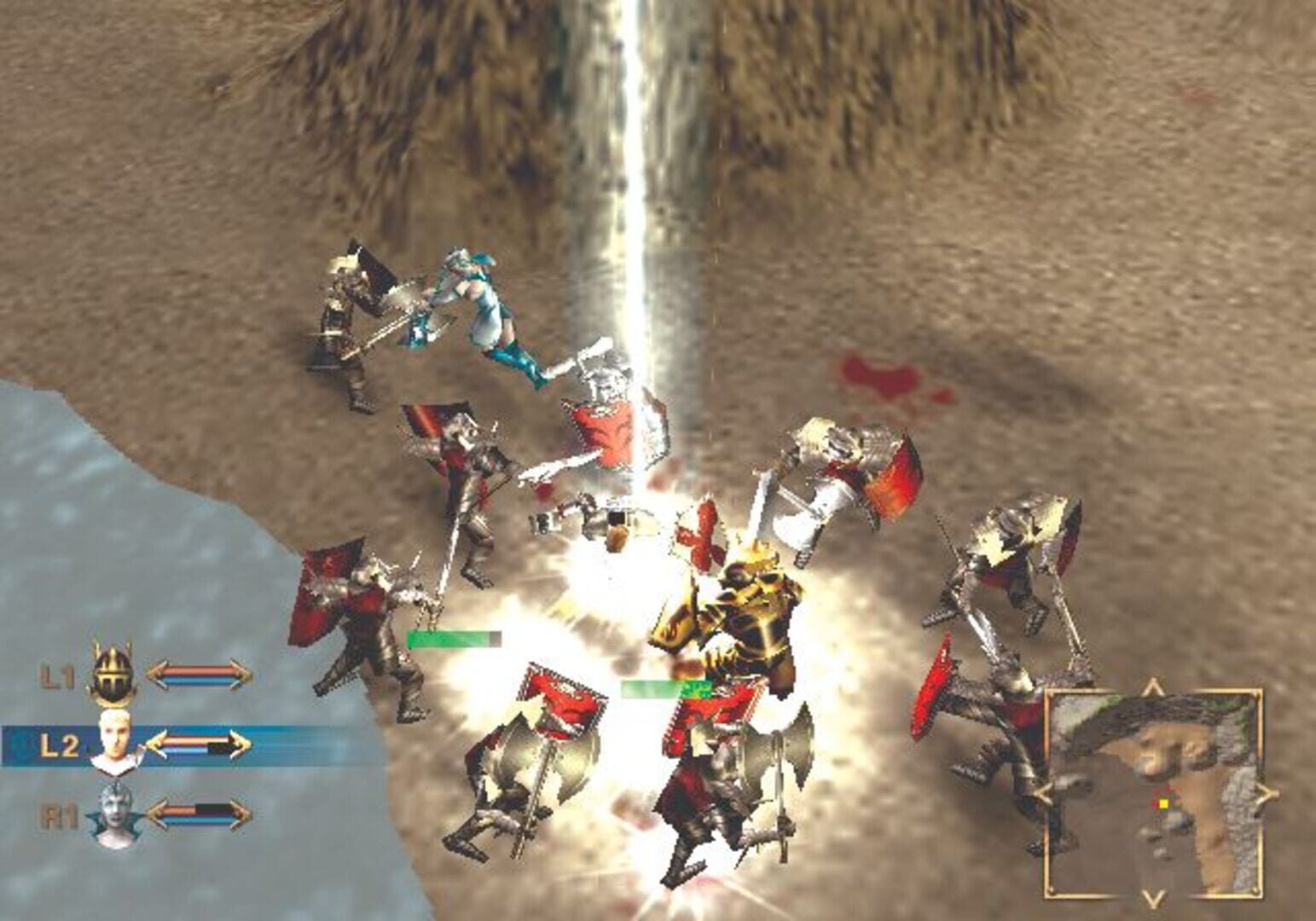This screenshot has width=1316, height=921.
Task: Click the up chevron above the minimap
Action: 1152,684
